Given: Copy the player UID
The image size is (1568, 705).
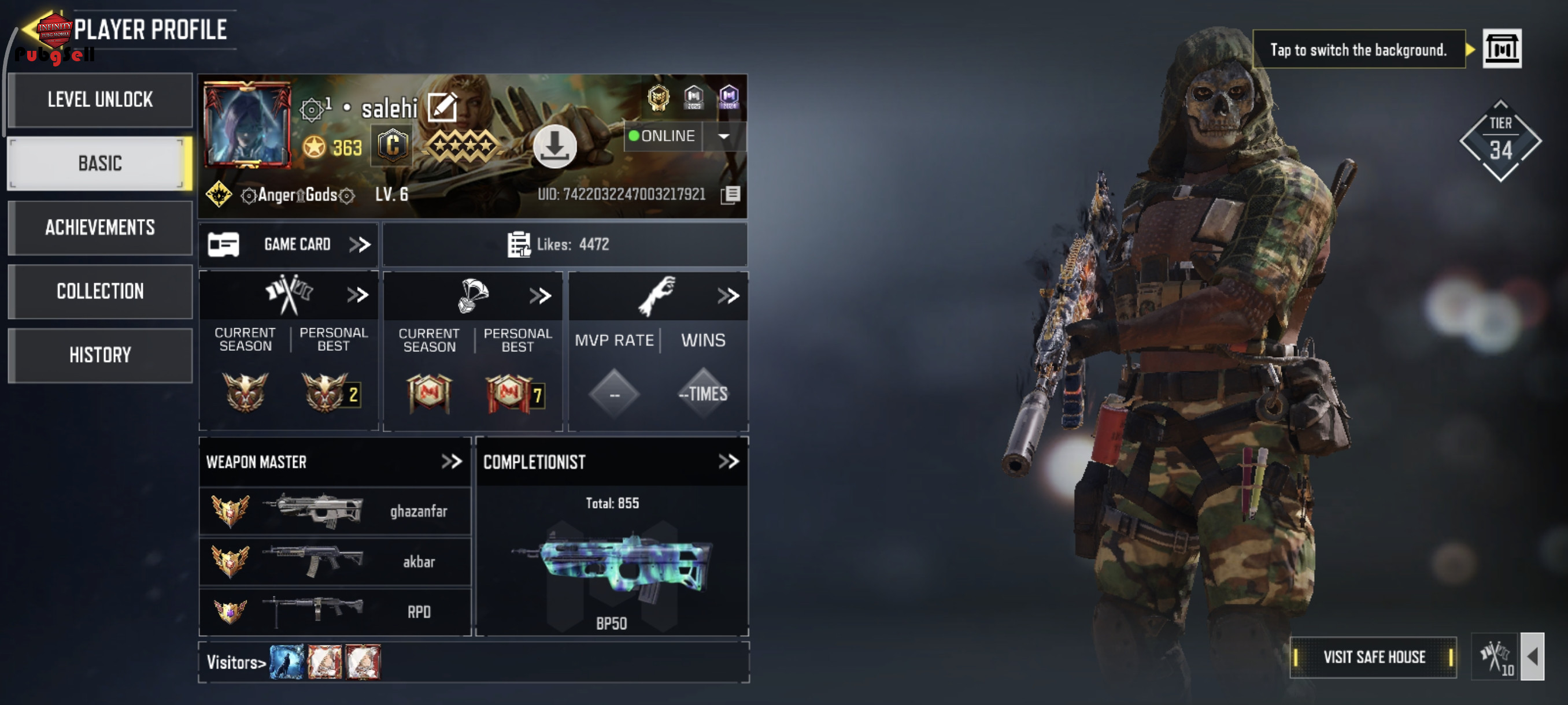Looking at the screenshot, I should pos(730,195).
